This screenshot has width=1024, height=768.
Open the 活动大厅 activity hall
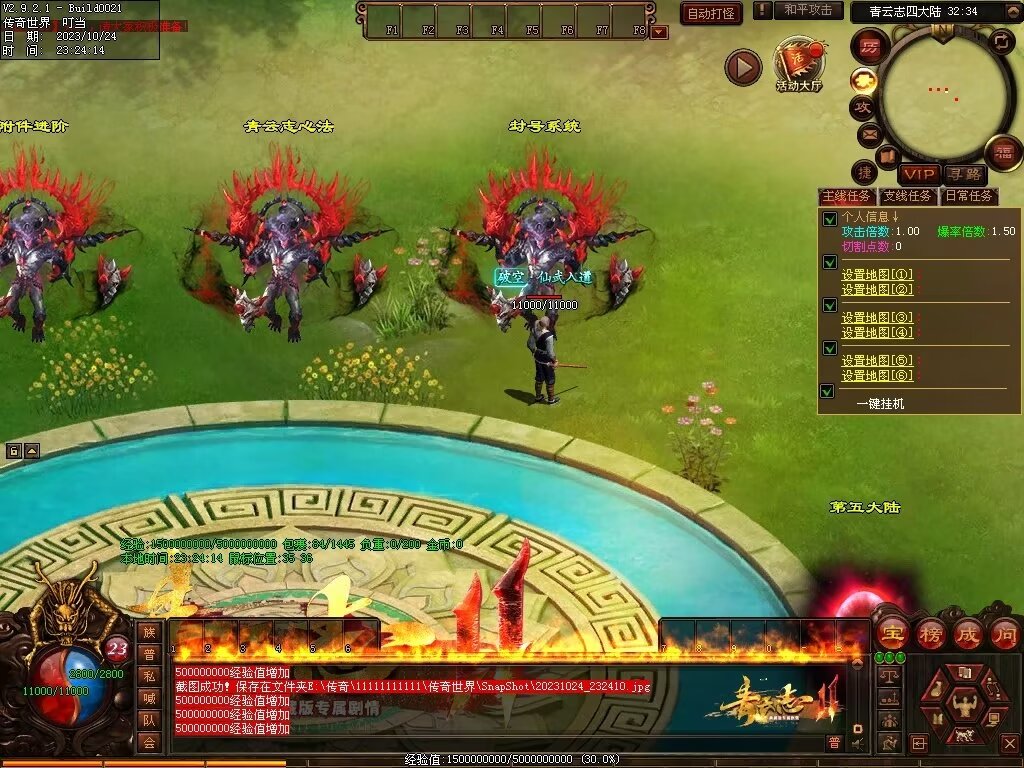coord(798,65)
